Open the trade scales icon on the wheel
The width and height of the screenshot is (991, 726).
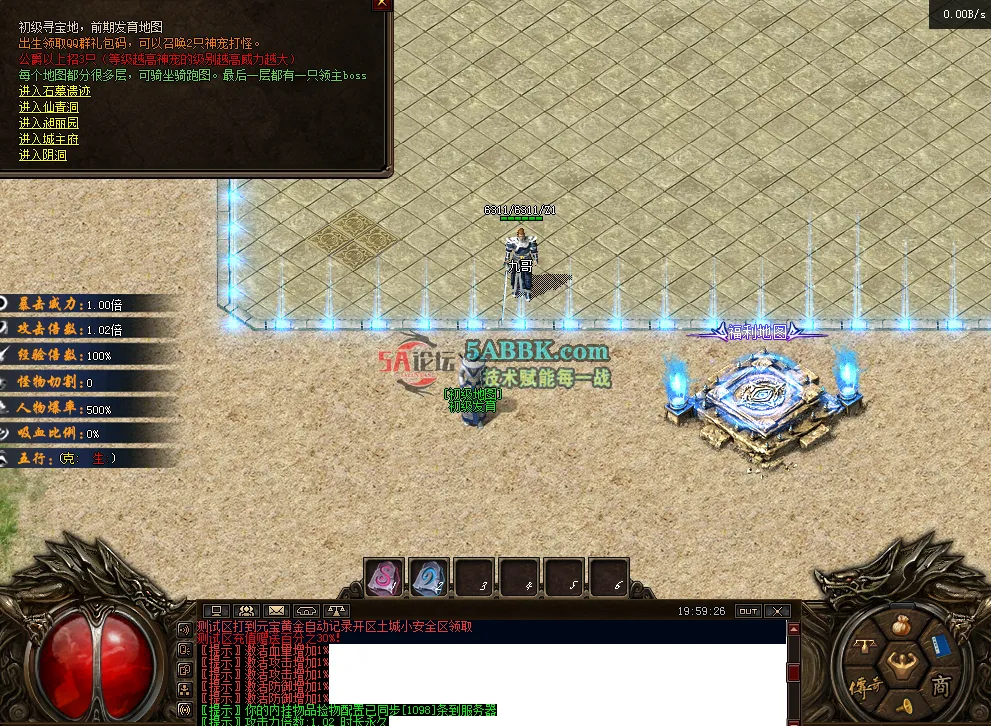tap(862, 647)
